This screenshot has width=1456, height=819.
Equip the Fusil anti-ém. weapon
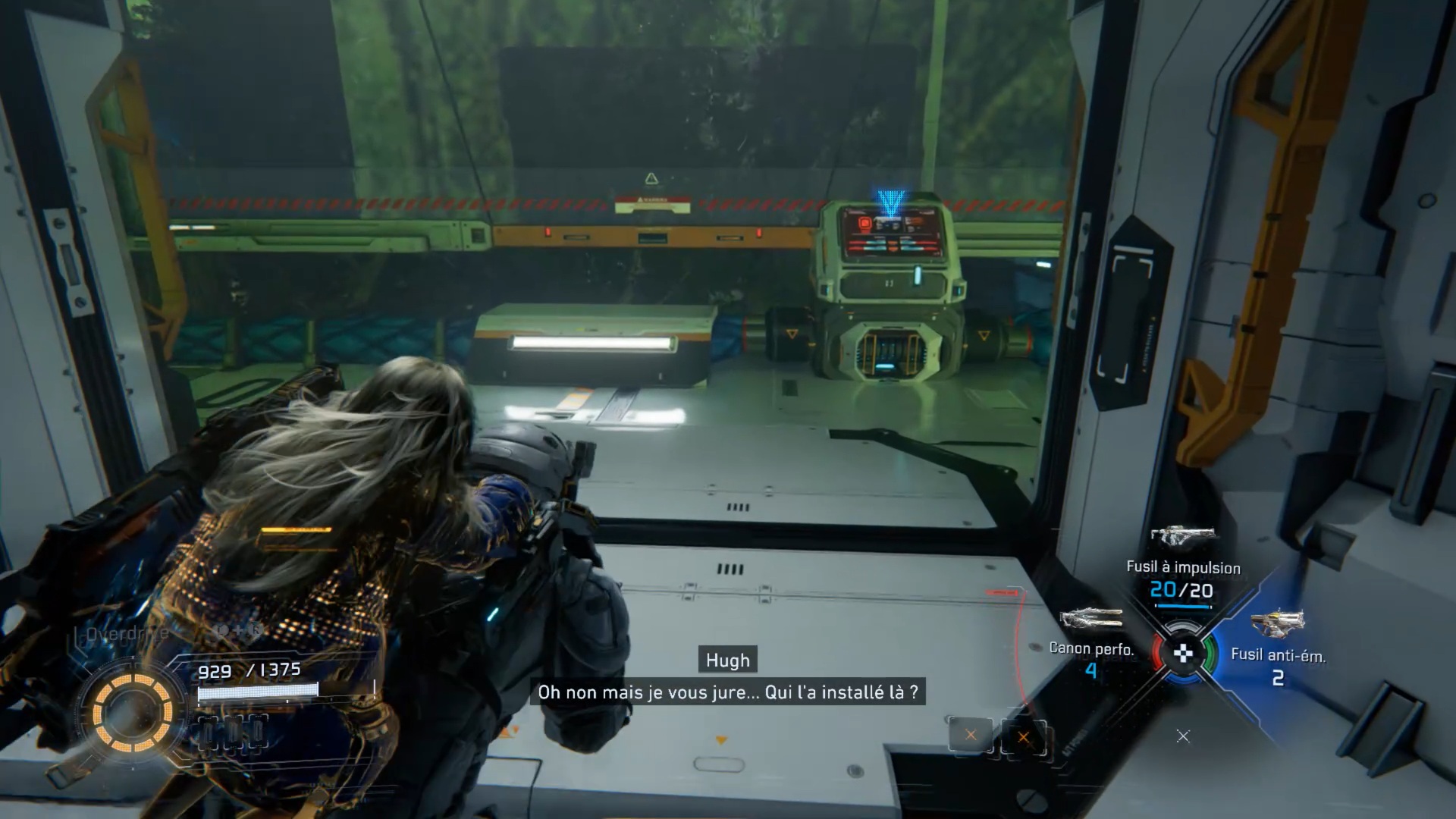tap(1277, 624)
